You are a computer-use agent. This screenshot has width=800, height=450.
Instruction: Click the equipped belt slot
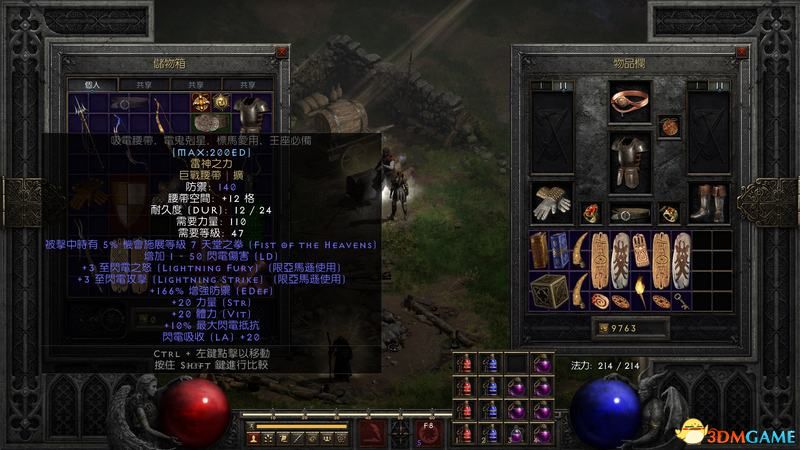tap(630, 212)
